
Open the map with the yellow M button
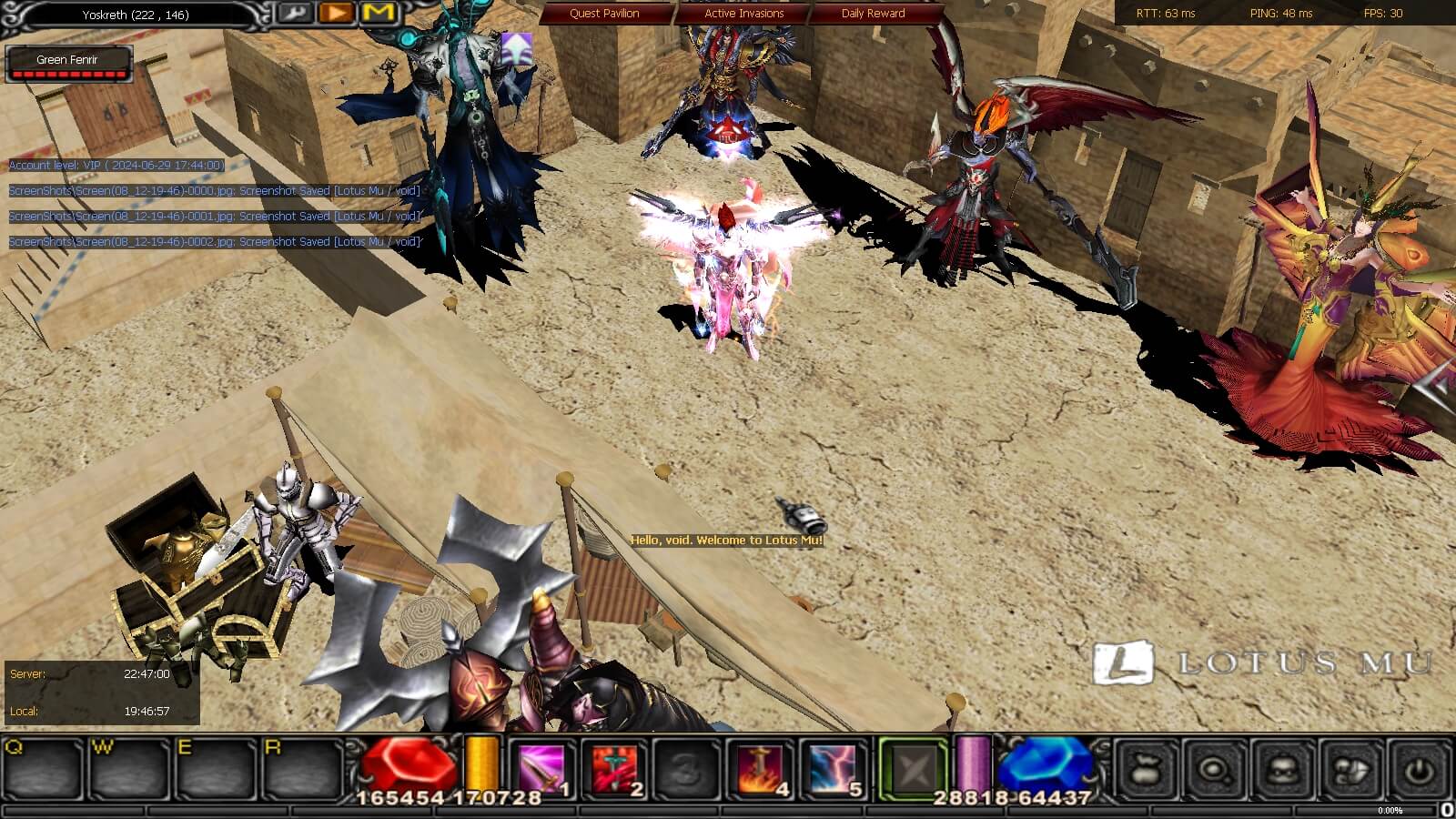point(379,13)
